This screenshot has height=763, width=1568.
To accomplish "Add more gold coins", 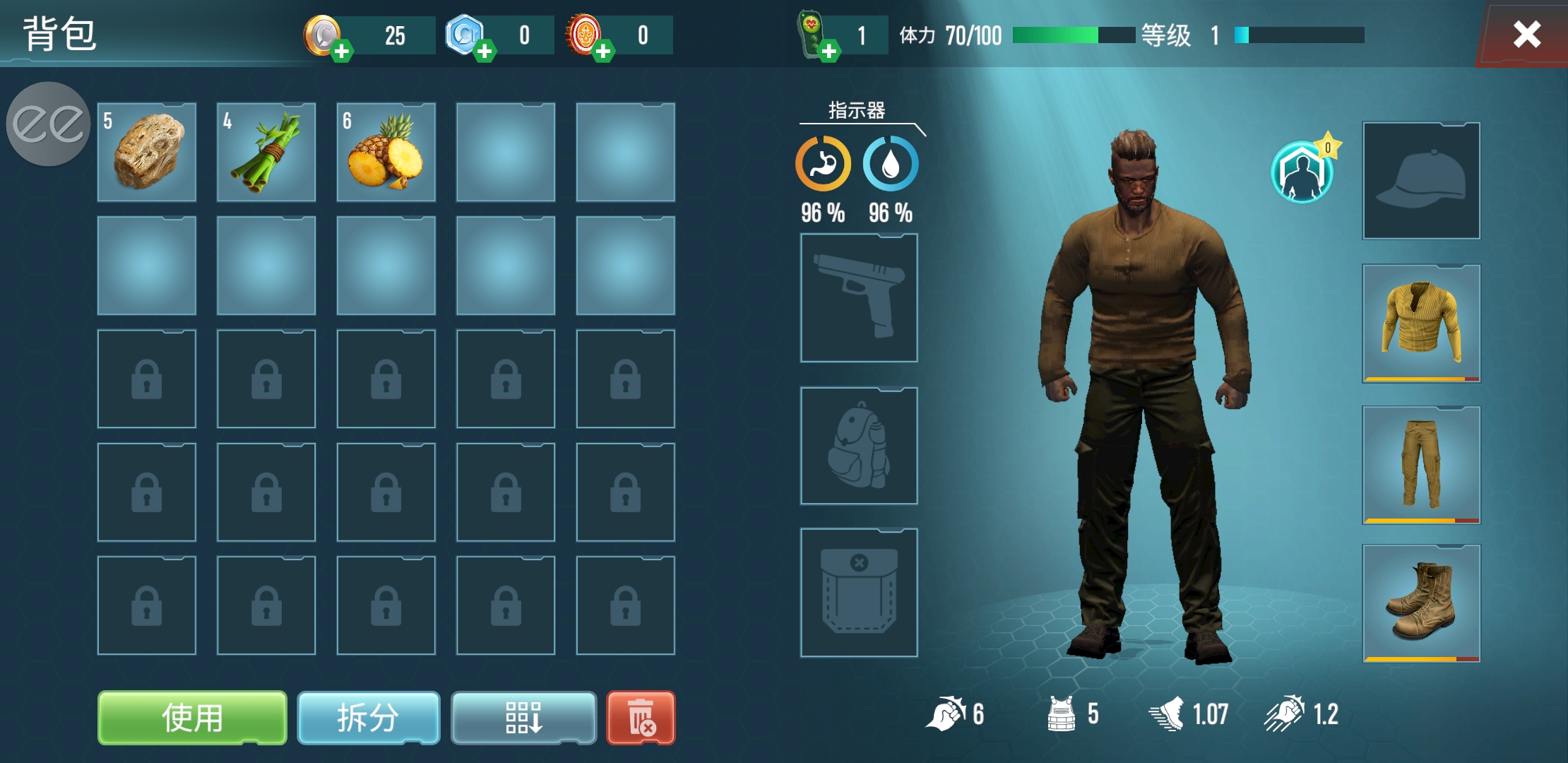I will (342, 51).
